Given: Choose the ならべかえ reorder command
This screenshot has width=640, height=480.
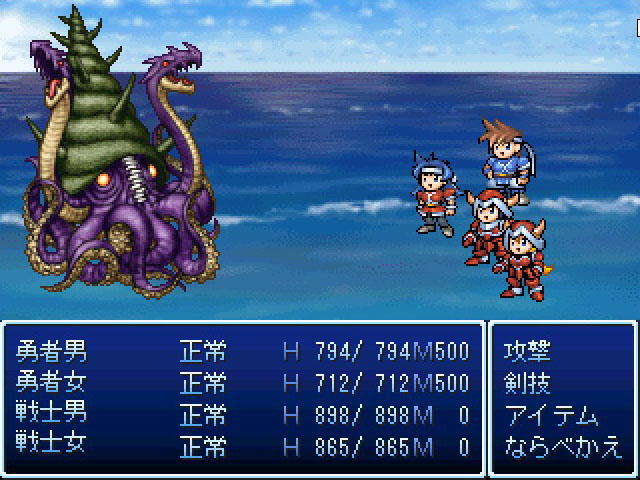Looking at the screenshot, I should coord(564,446).
